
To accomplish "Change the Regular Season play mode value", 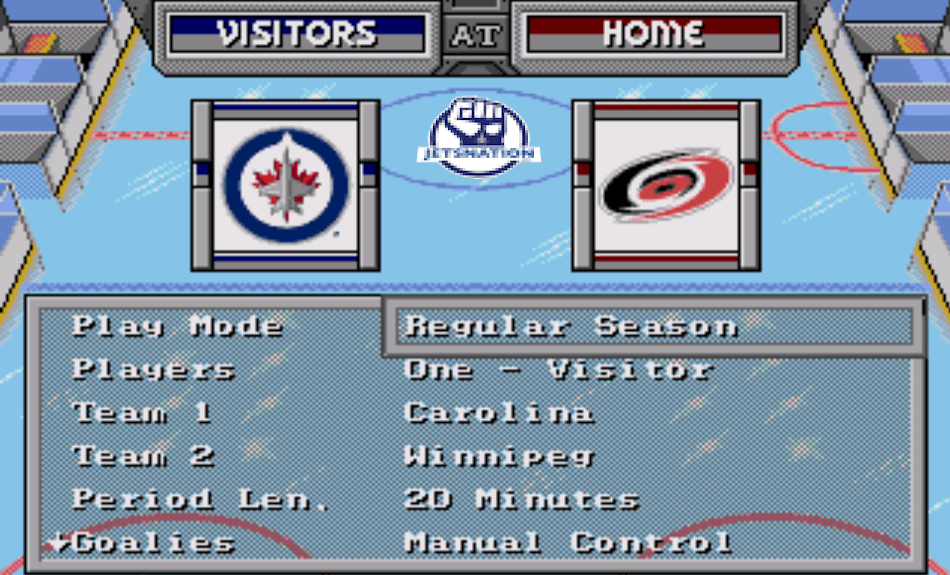I will click(x=570, y=326).
